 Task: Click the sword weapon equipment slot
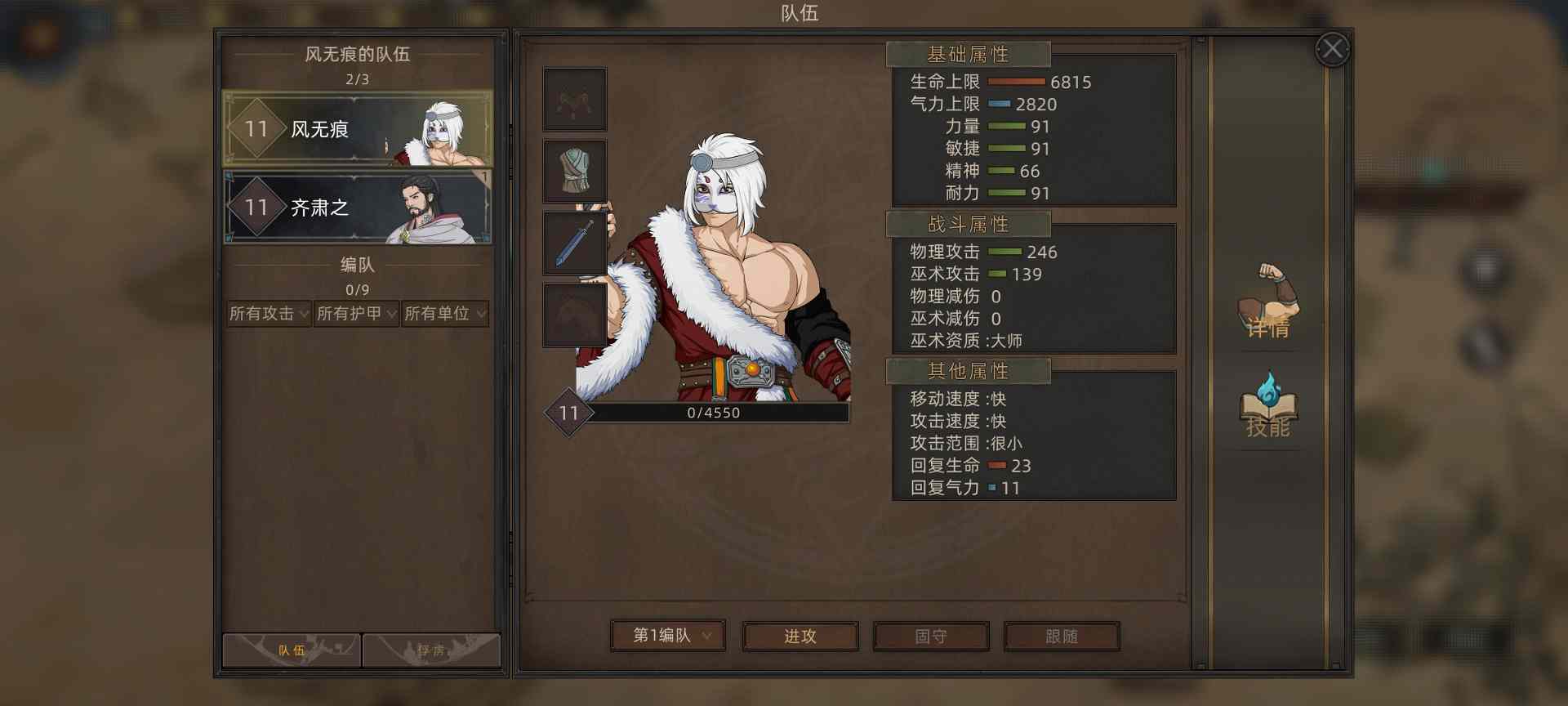573,243
